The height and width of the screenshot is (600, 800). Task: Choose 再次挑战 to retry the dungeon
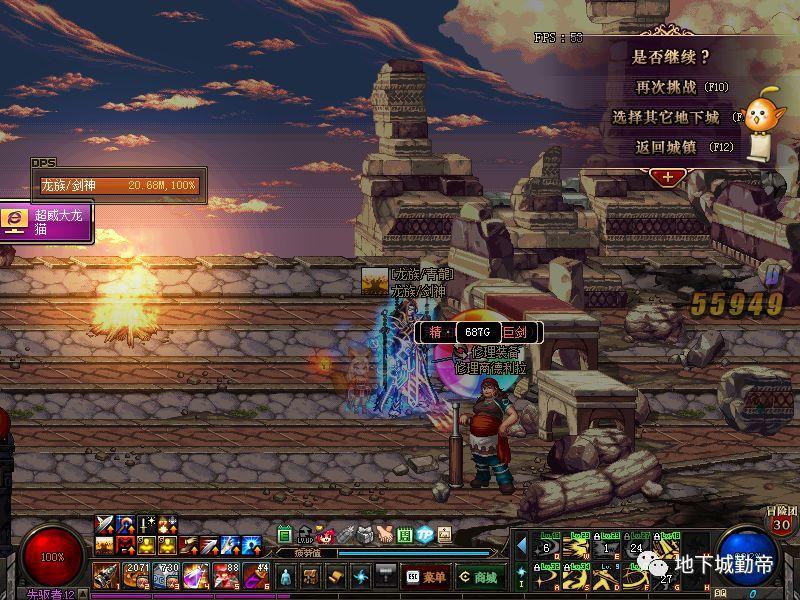[x=666, y=87]
